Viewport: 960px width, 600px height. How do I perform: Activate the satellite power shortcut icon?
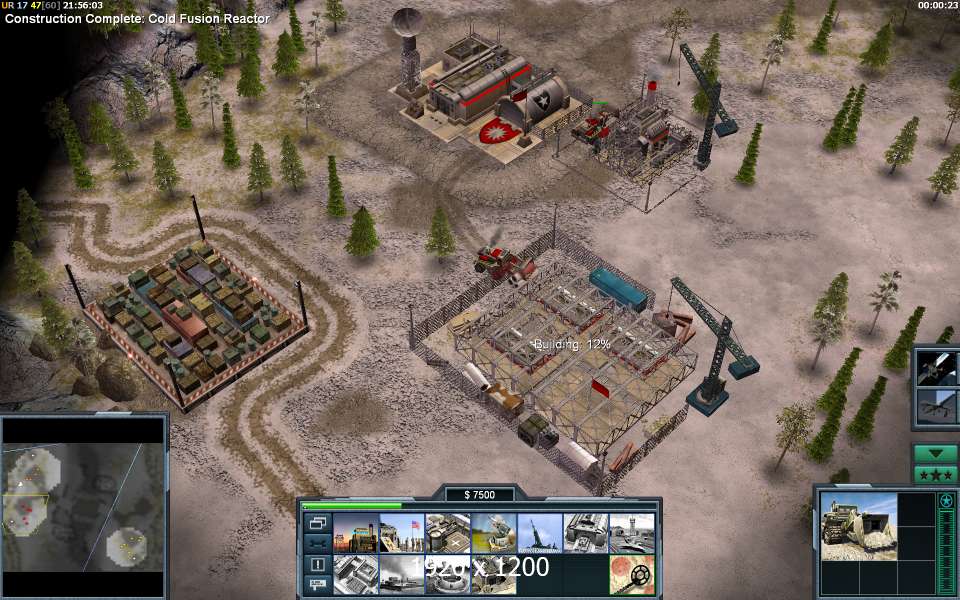tap(937, 367)
